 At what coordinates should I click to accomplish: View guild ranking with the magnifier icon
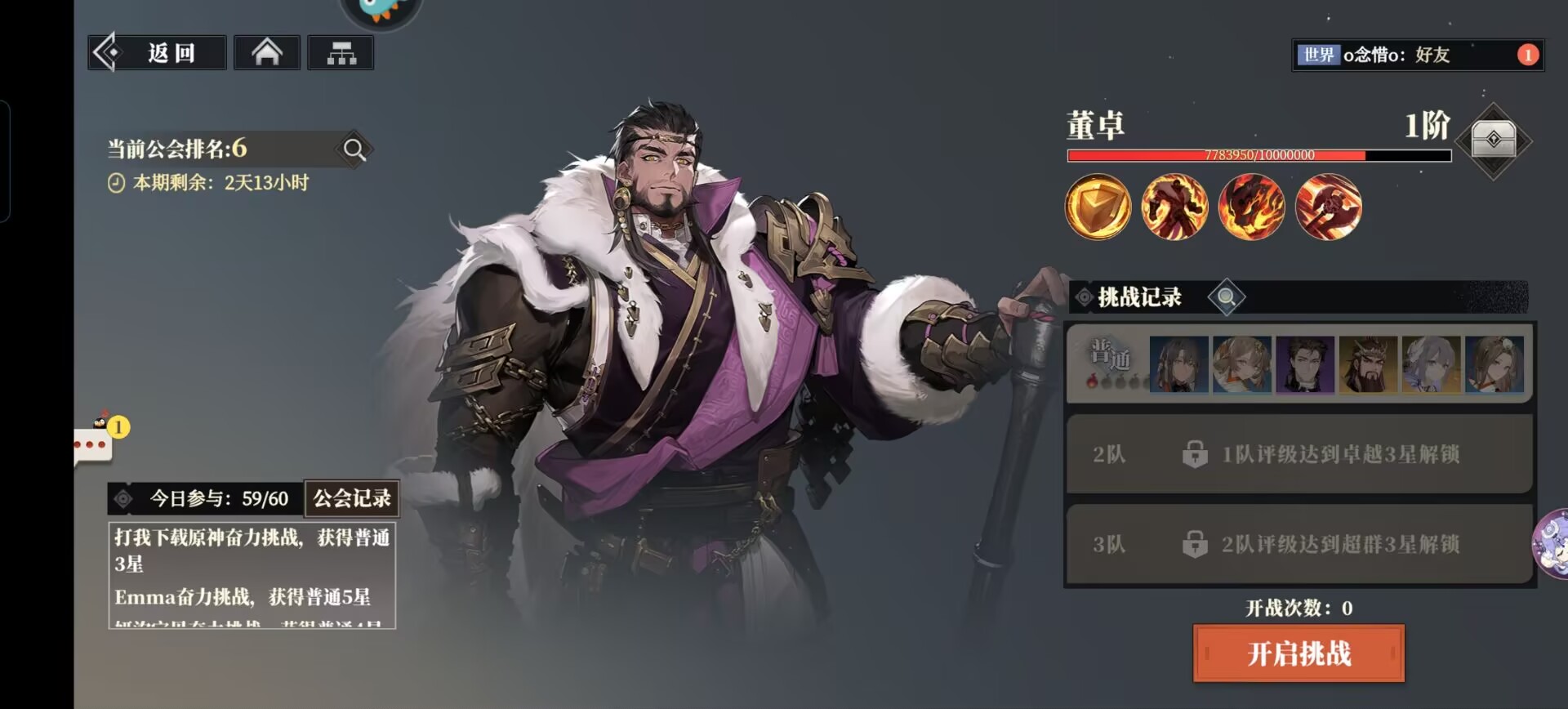[x=354, y=149]
